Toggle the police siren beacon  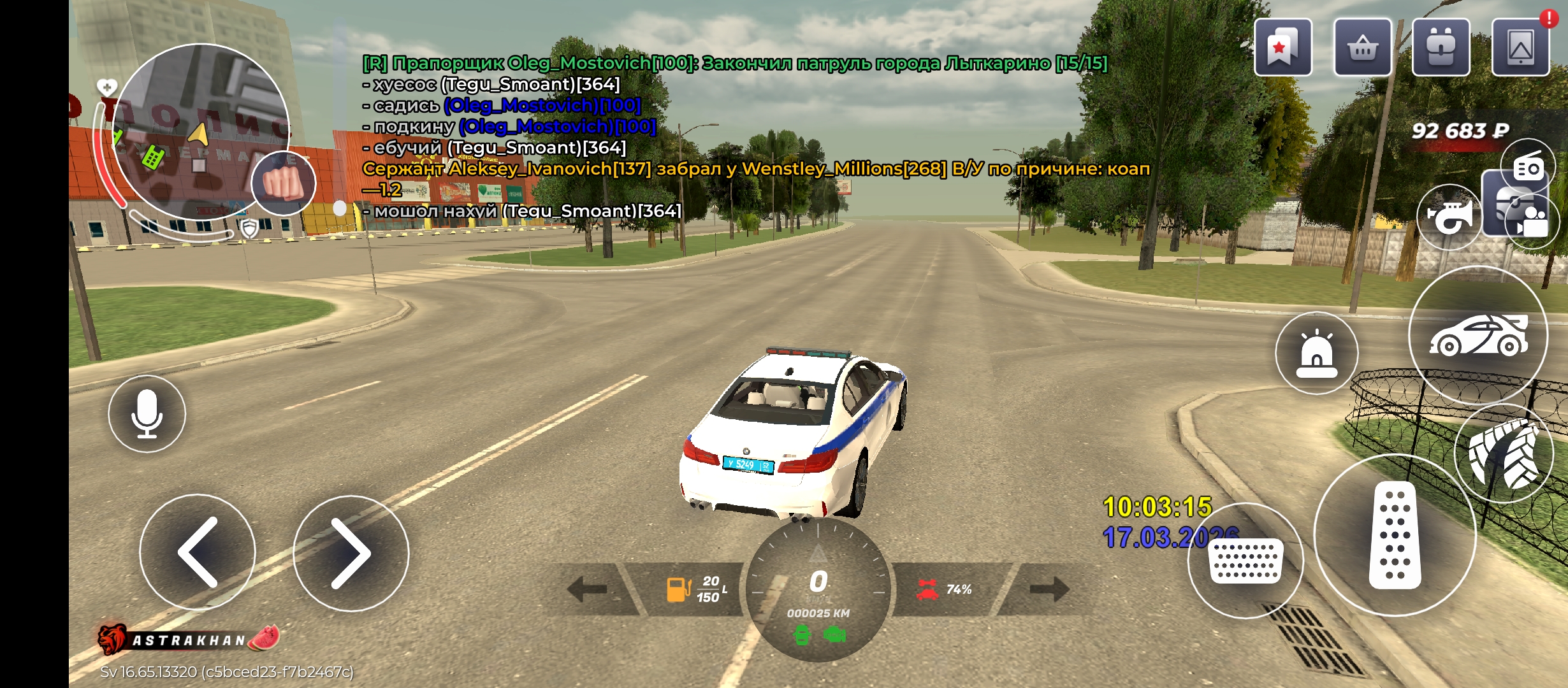(1316, 353)
